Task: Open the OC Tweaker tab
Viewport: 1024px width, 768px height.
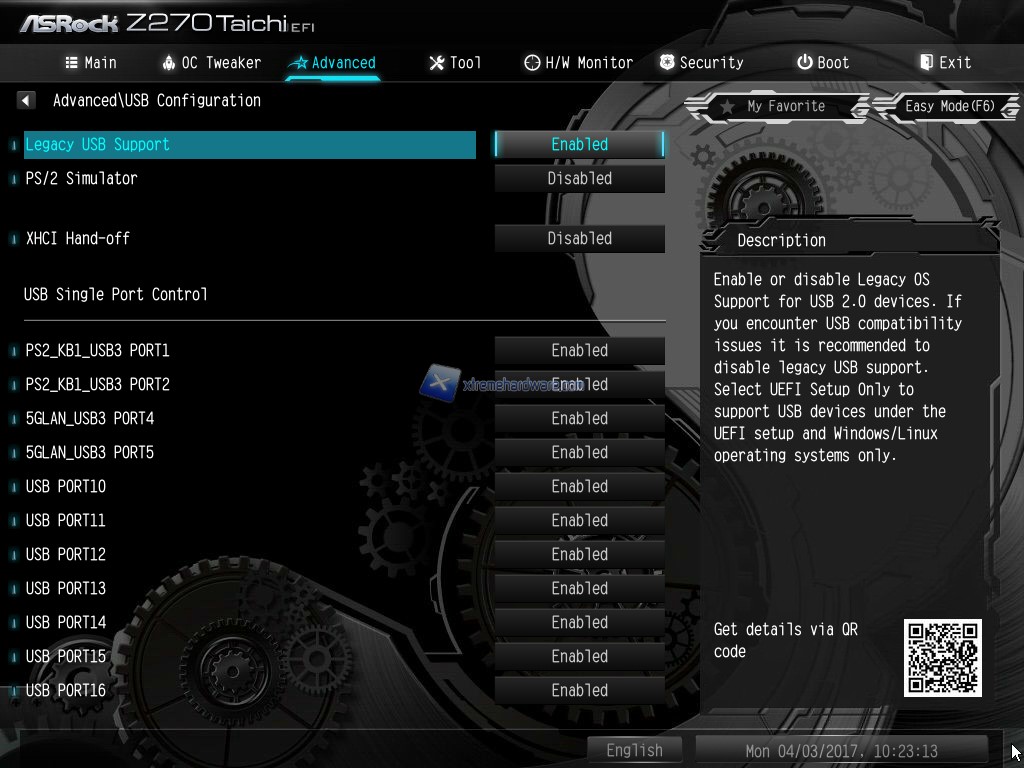Action: [211, 62]
